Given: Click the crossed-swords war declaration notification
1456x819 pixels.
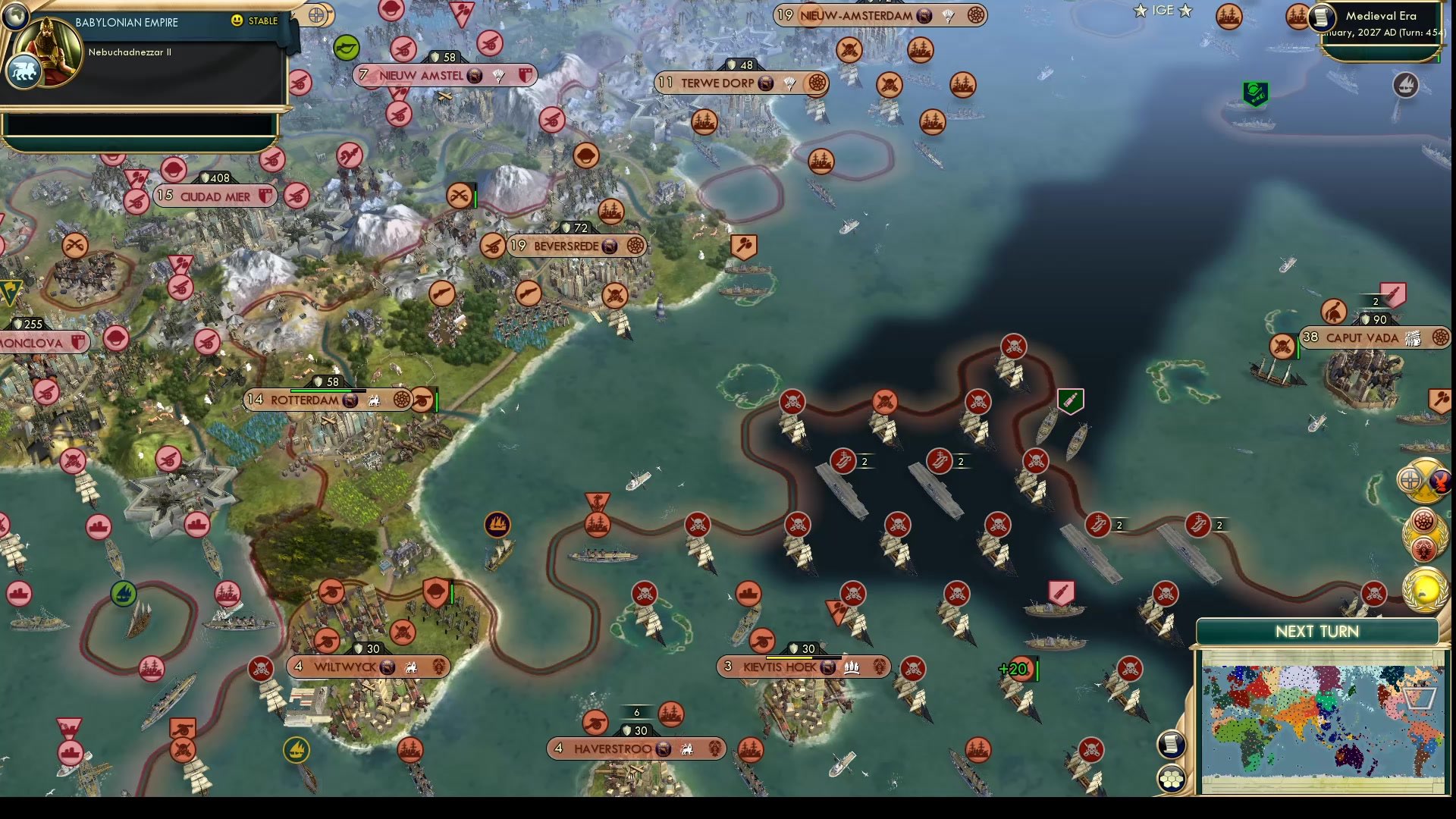Looking at the screenshot, I should tap(1422, 479).
